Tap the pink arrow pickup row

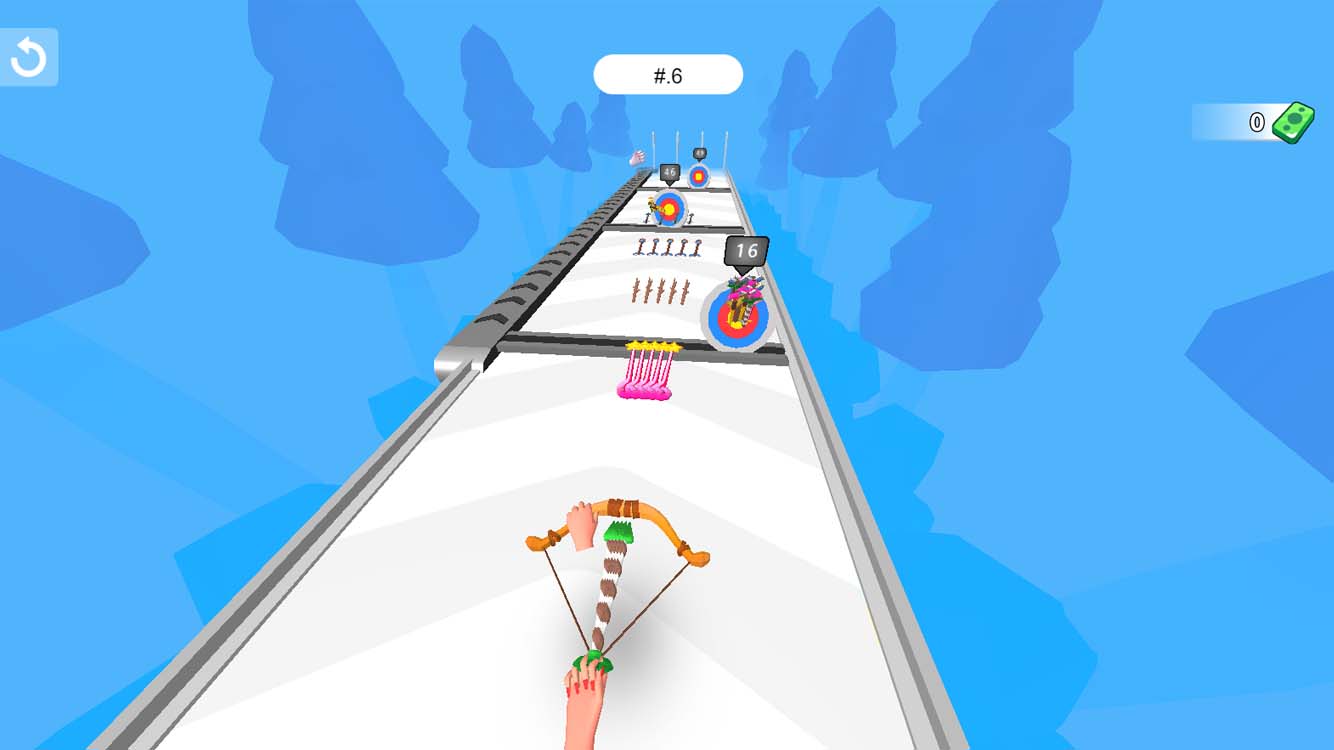tap(648, 370)
